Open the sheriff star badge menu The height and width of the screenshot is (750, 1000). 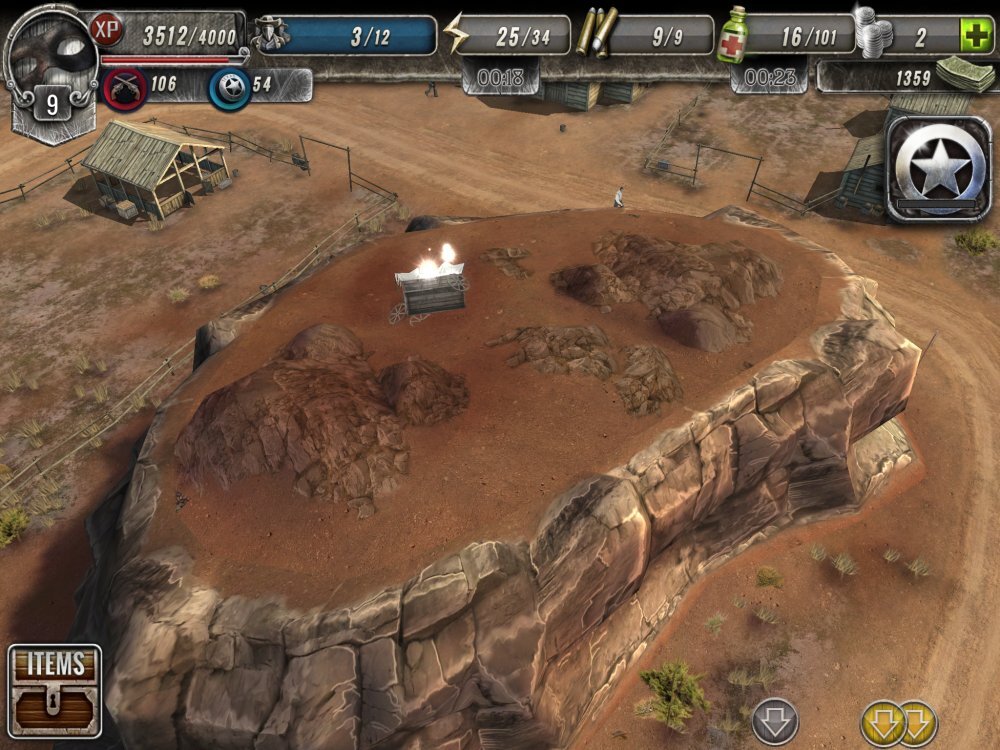pos(937,168)
